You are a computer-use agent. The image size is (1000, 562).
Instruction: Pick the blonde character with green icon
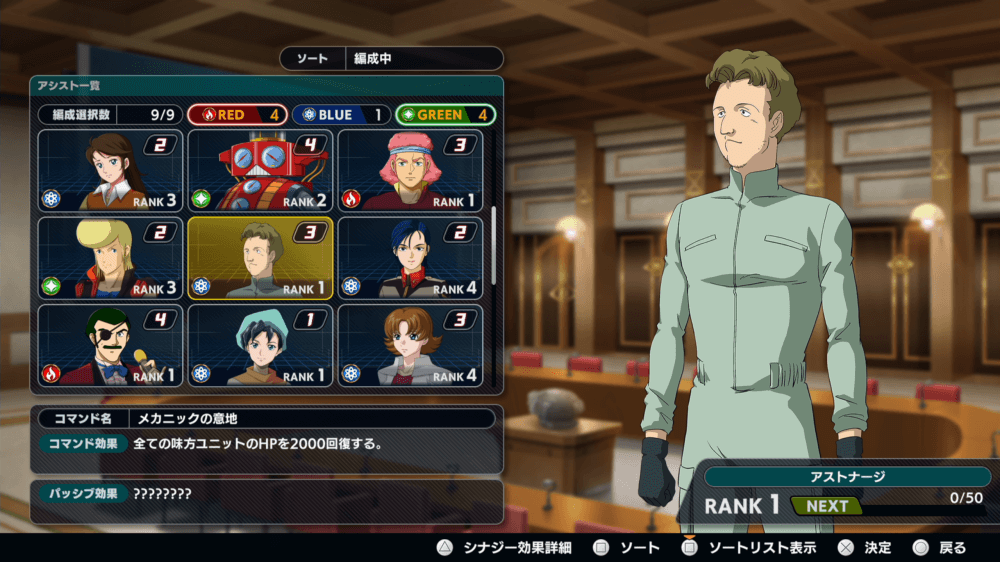110,258
